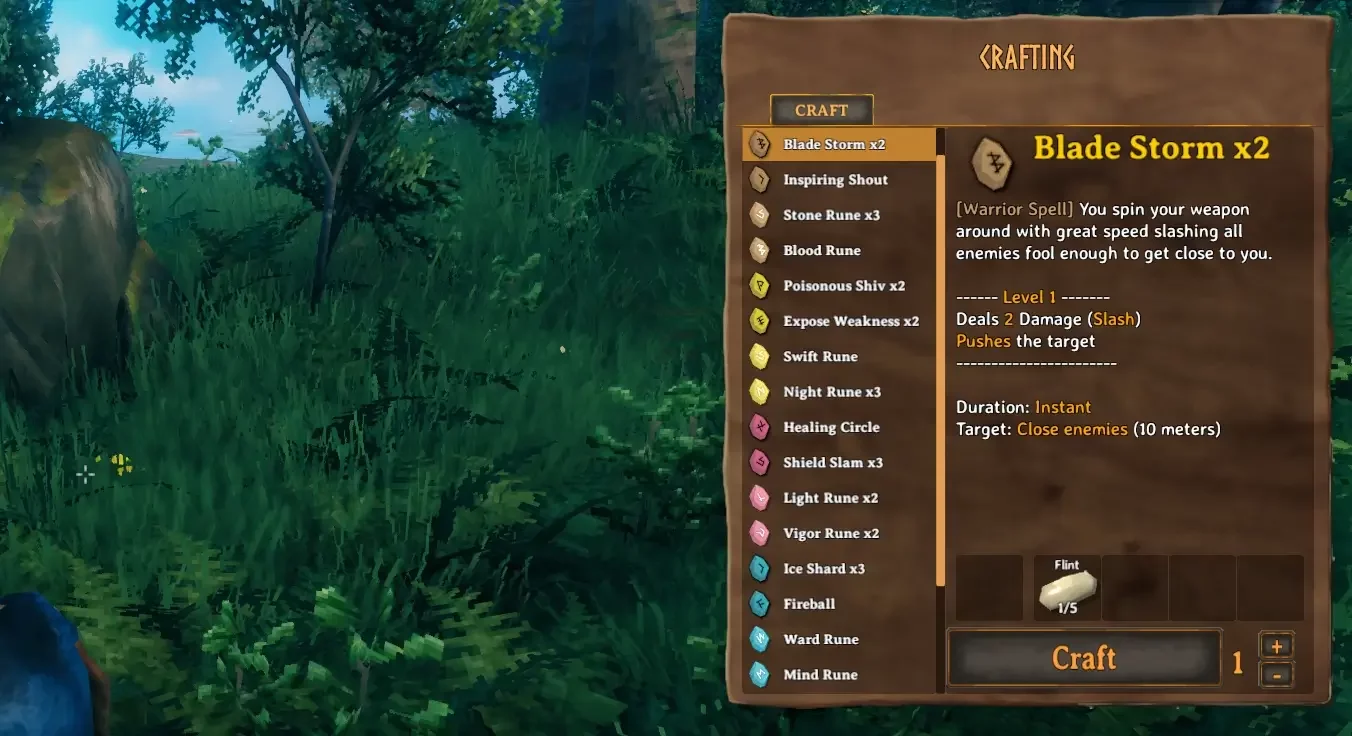Select Poisonous Shiv x2 recipe
Image resolution: width=1352 pixels, height=736 pixels.
click(844, 286)
